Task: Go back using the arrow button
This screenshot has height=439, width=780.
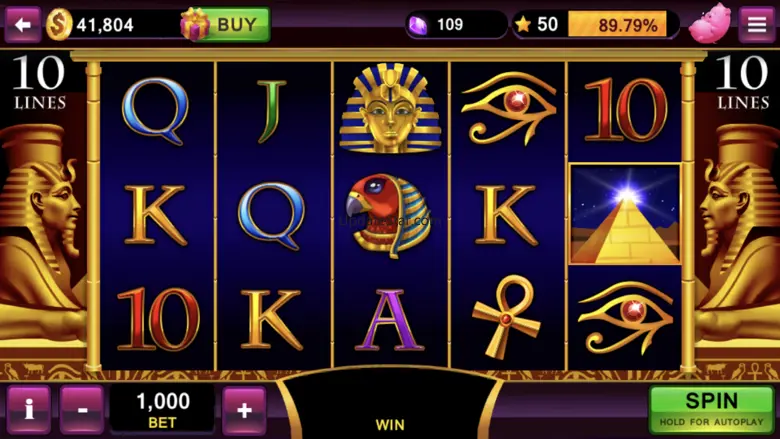Action: click(x=22, y=24)
